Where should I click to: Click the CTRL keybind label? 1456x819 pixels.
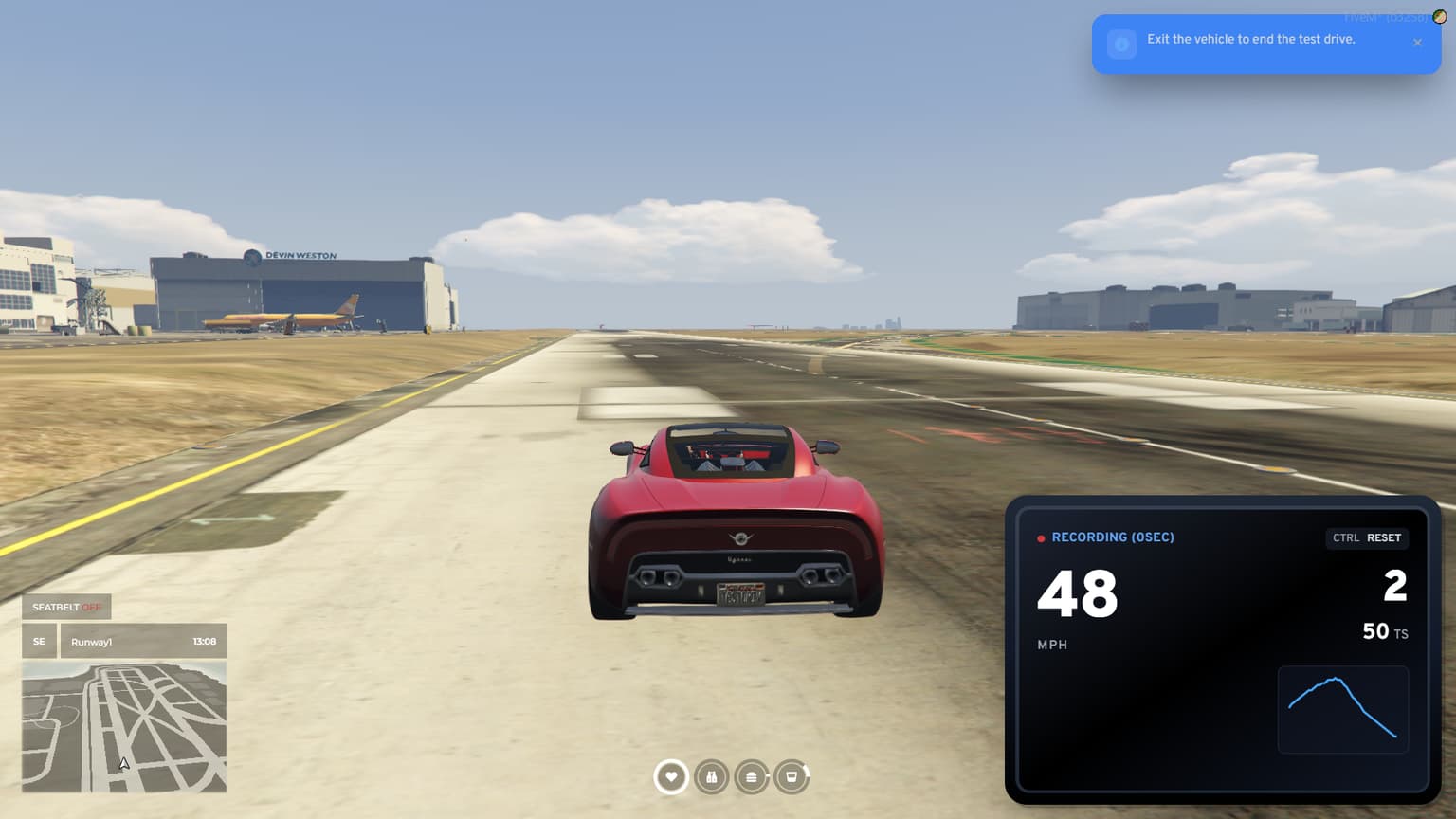(1344, 537)
